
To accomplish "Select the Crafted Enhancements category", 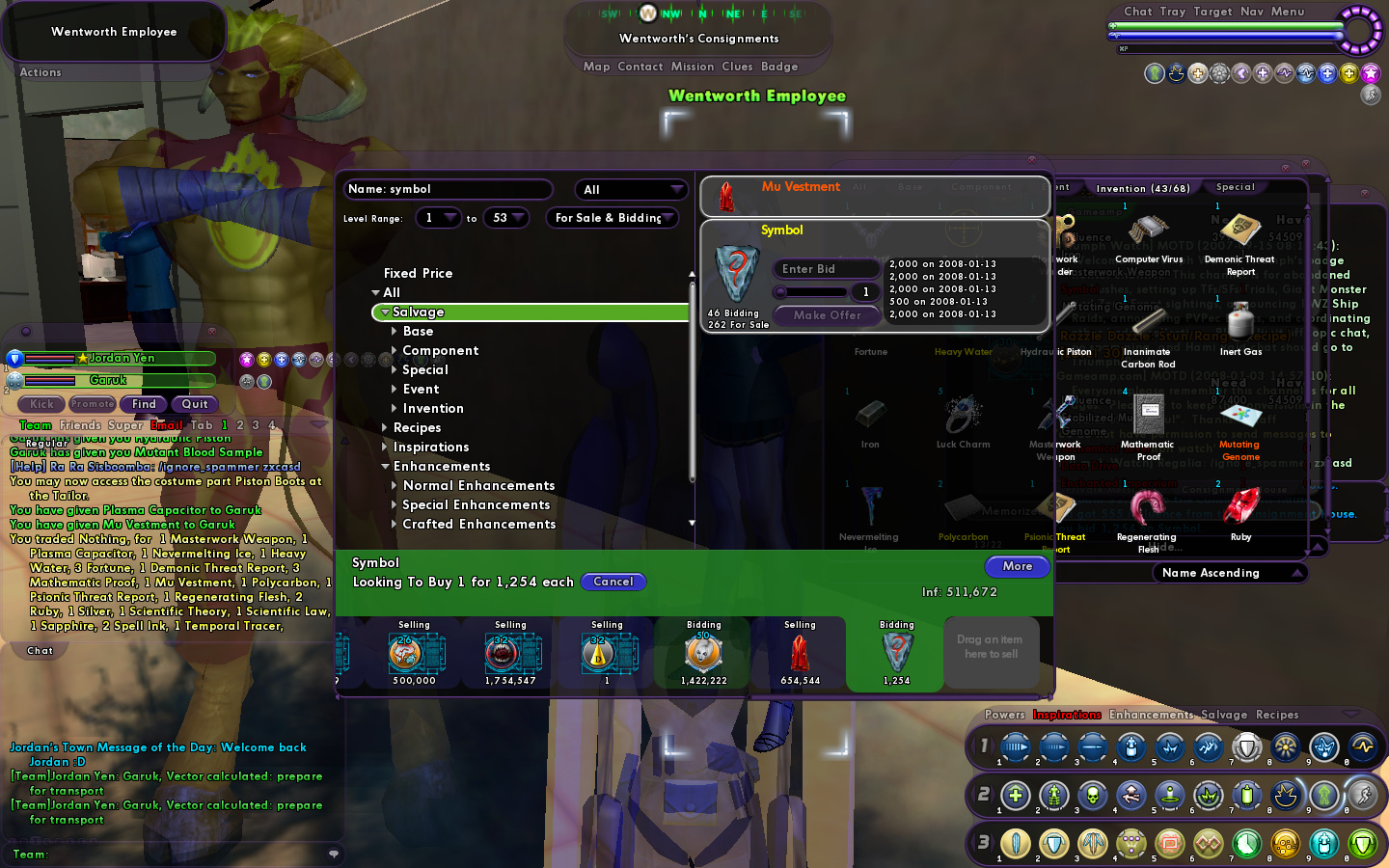I will point(478,524).
